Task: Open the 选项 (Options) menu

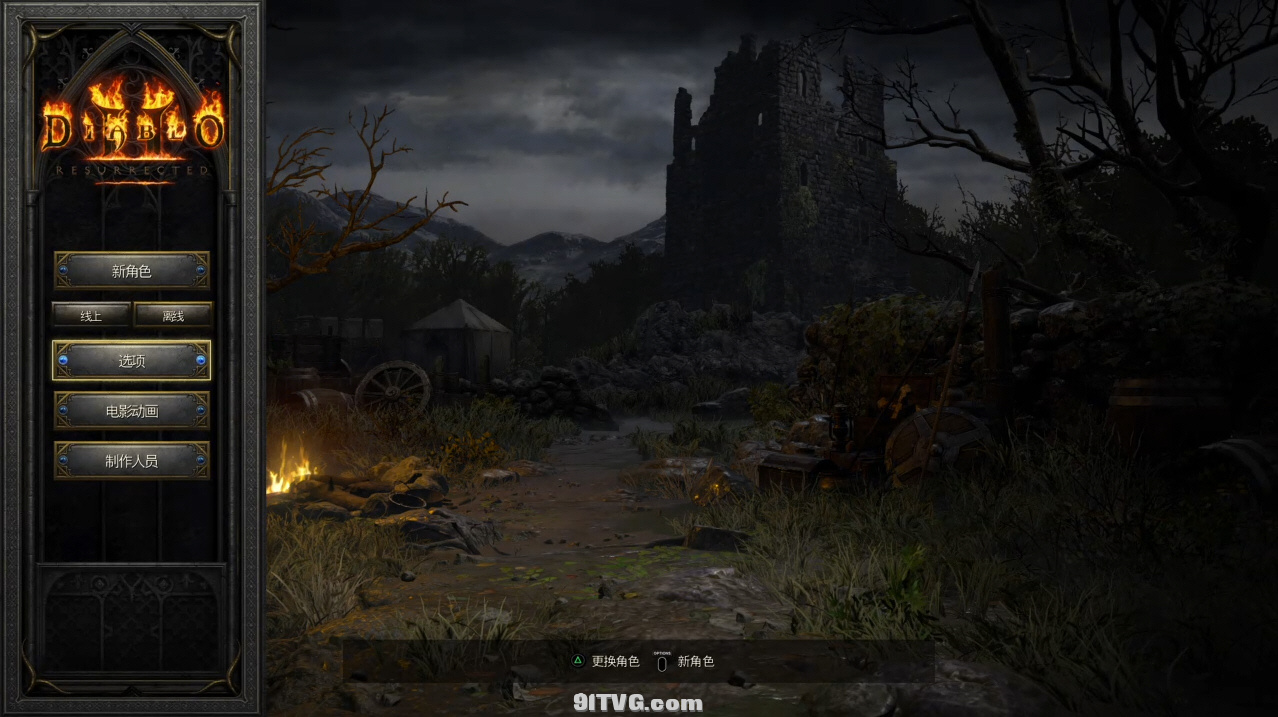Action: [x=131, y=360]
